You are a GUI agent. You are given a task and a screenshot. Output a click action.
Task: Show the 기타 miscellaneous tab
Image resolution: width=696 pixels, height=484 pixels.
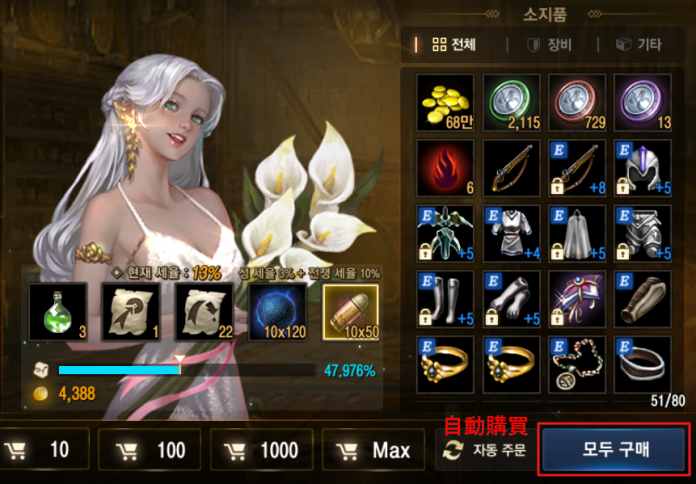(639, 44)
